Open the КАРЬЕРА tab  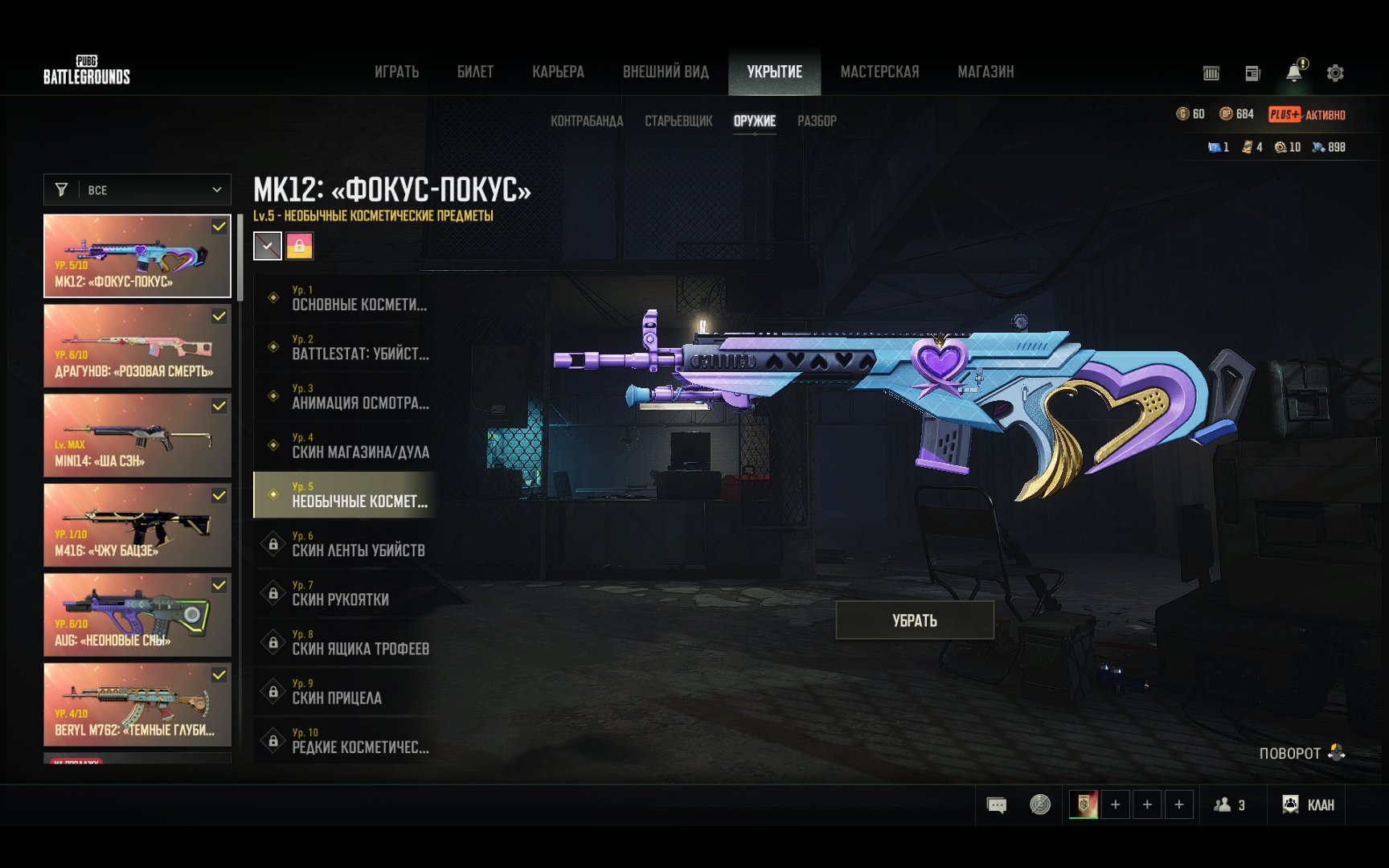[x=558, y=72]
